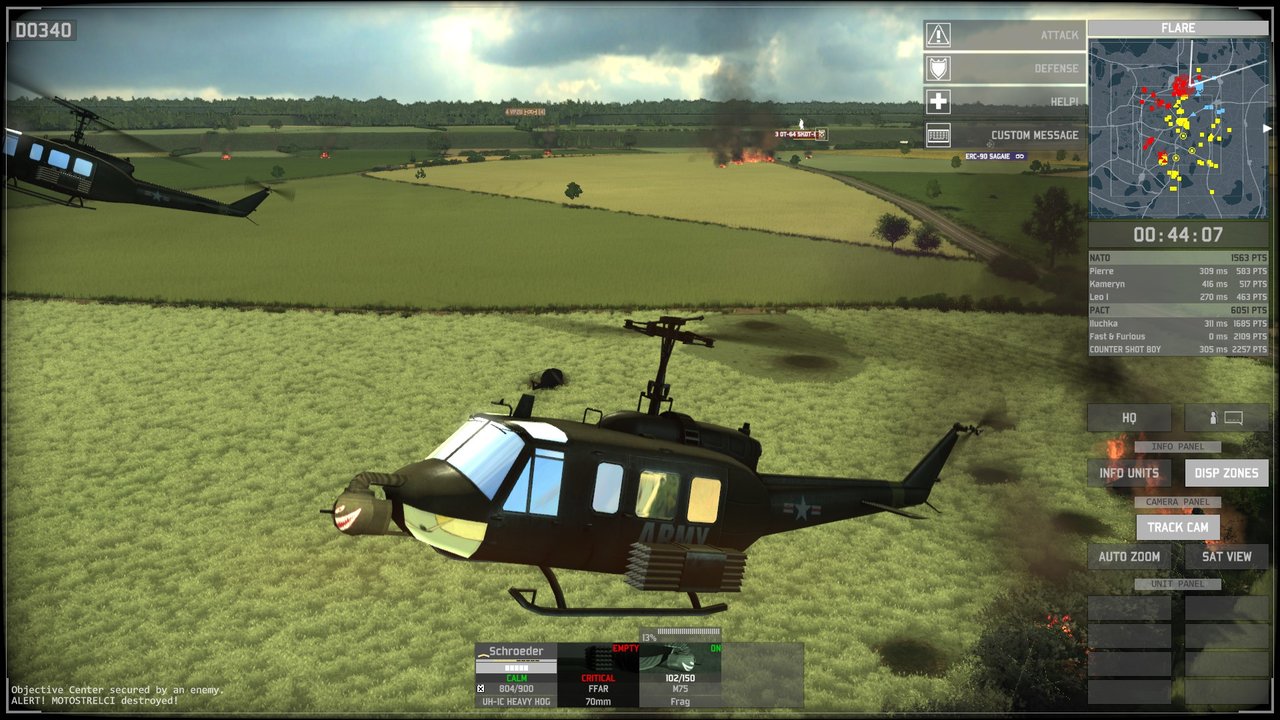This screenshot has width=1280, height=720.
Task: Open the player chat button
Action: [x=1226, y=418]
